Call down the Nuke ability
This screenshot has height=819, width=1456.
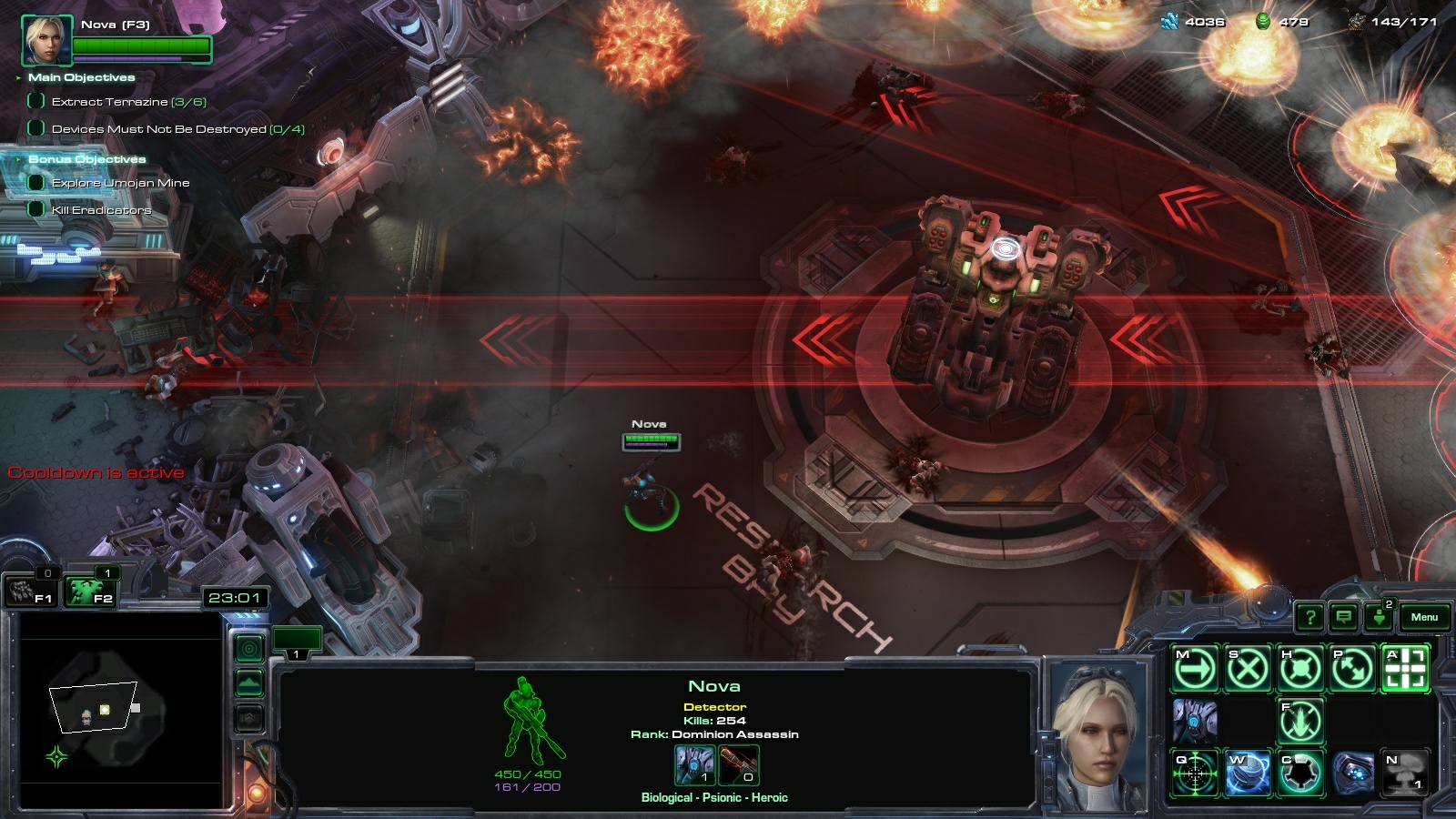[1405, 773]
